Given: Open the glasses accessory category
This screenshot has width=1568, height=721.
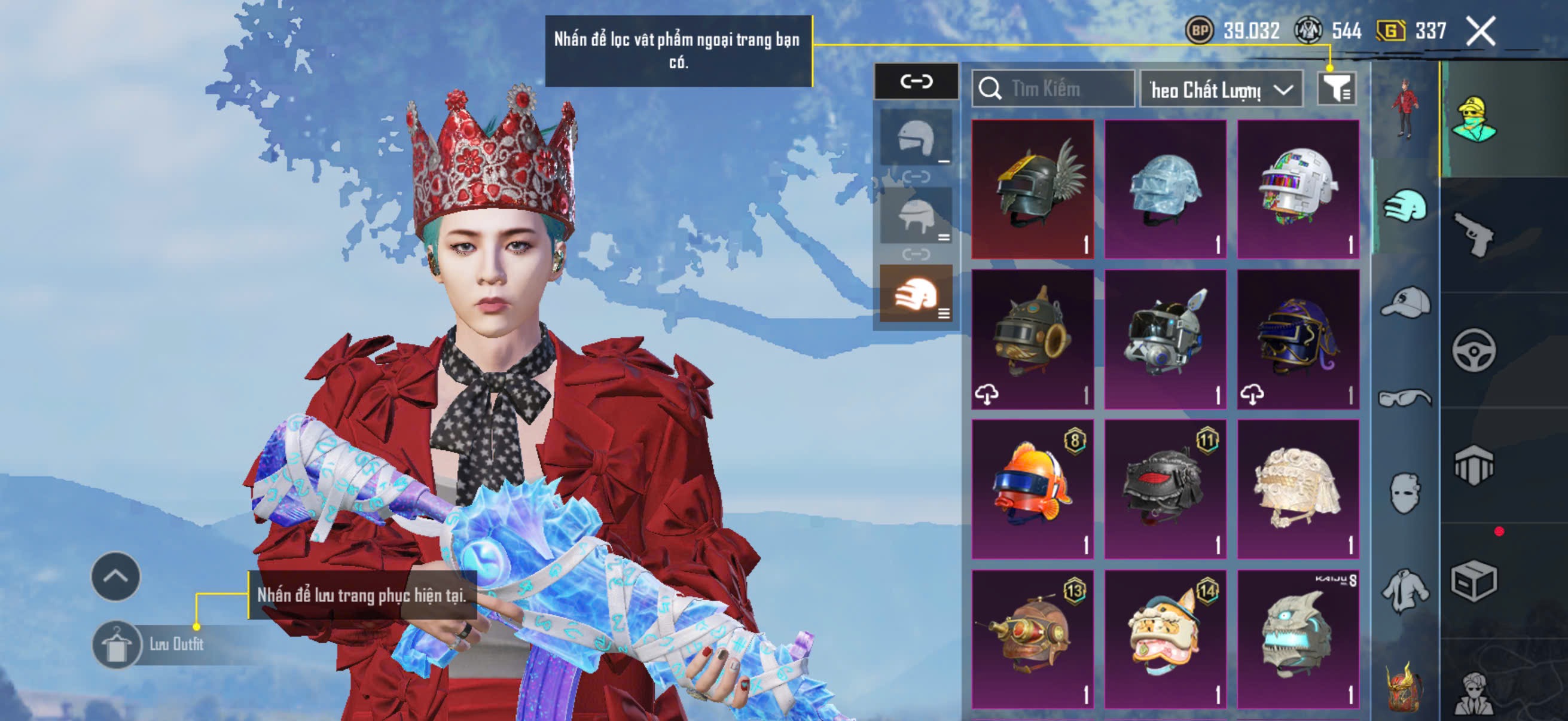Looking at the screenshot, I should (1404, 398).
